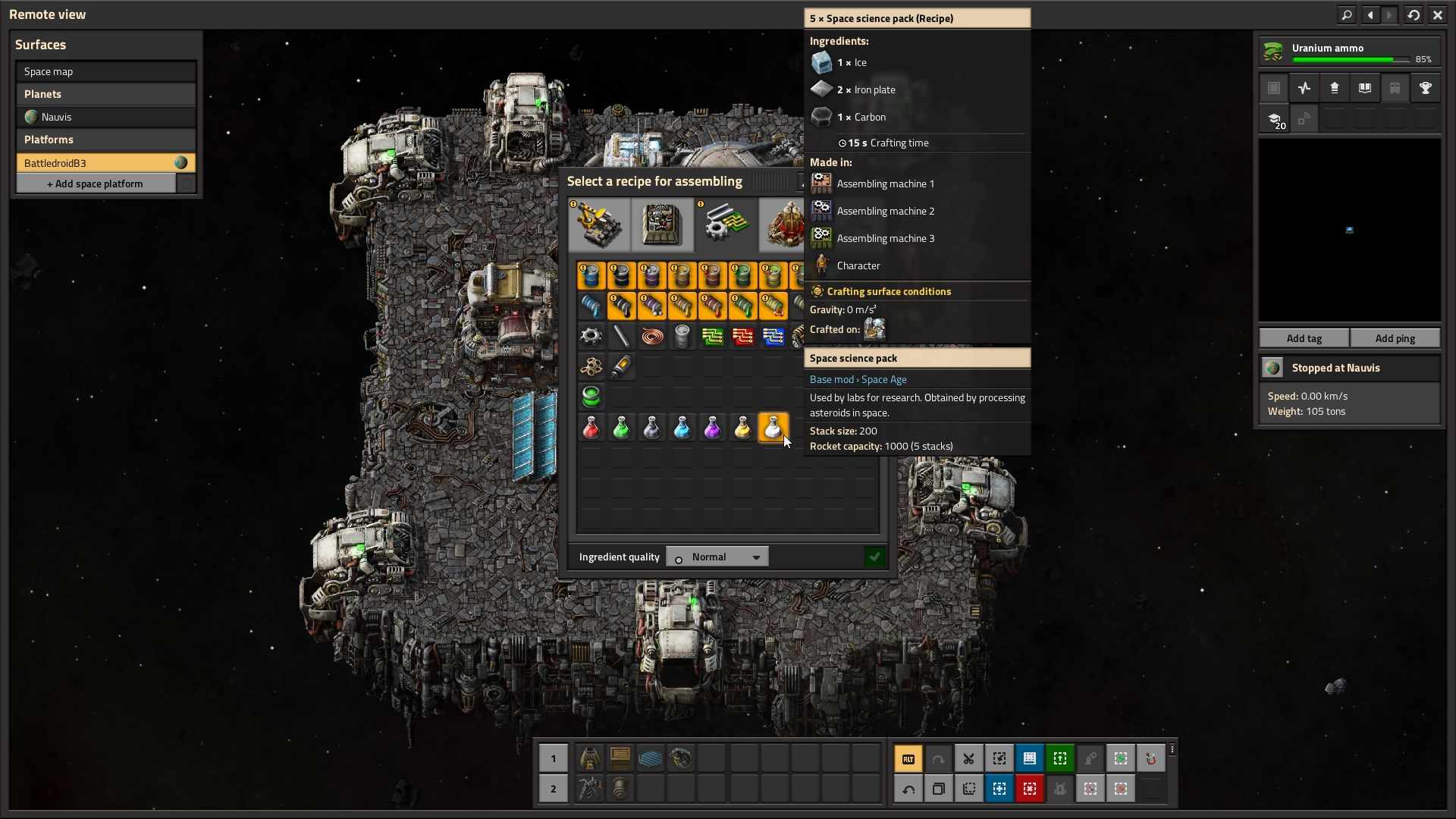Select the iron gear wheel recipe

click(x=591, y=336)
